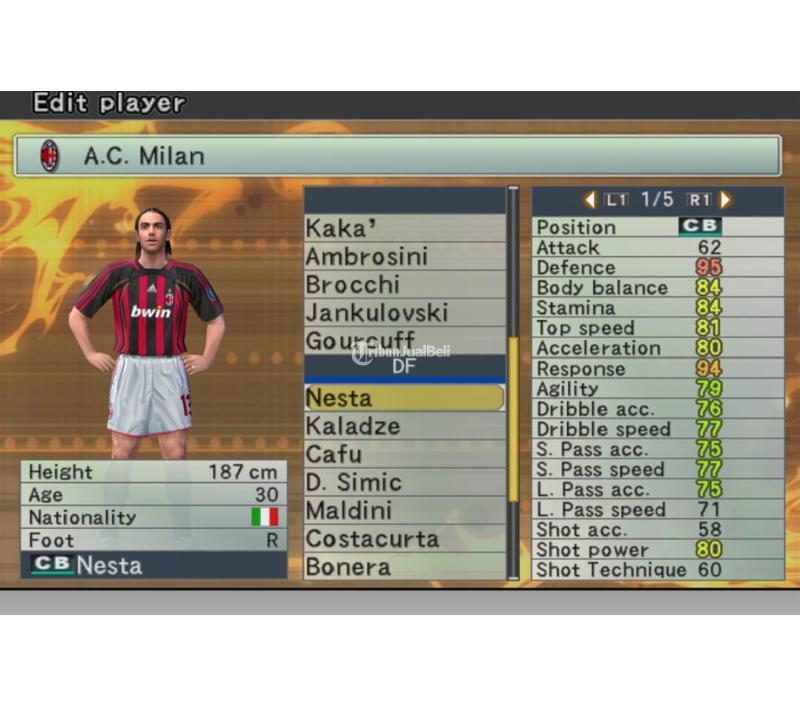Image resolution: width=800 pixels, height=707 pixels.
Task: Select Bonera in the player list
Action: [404, 566]
